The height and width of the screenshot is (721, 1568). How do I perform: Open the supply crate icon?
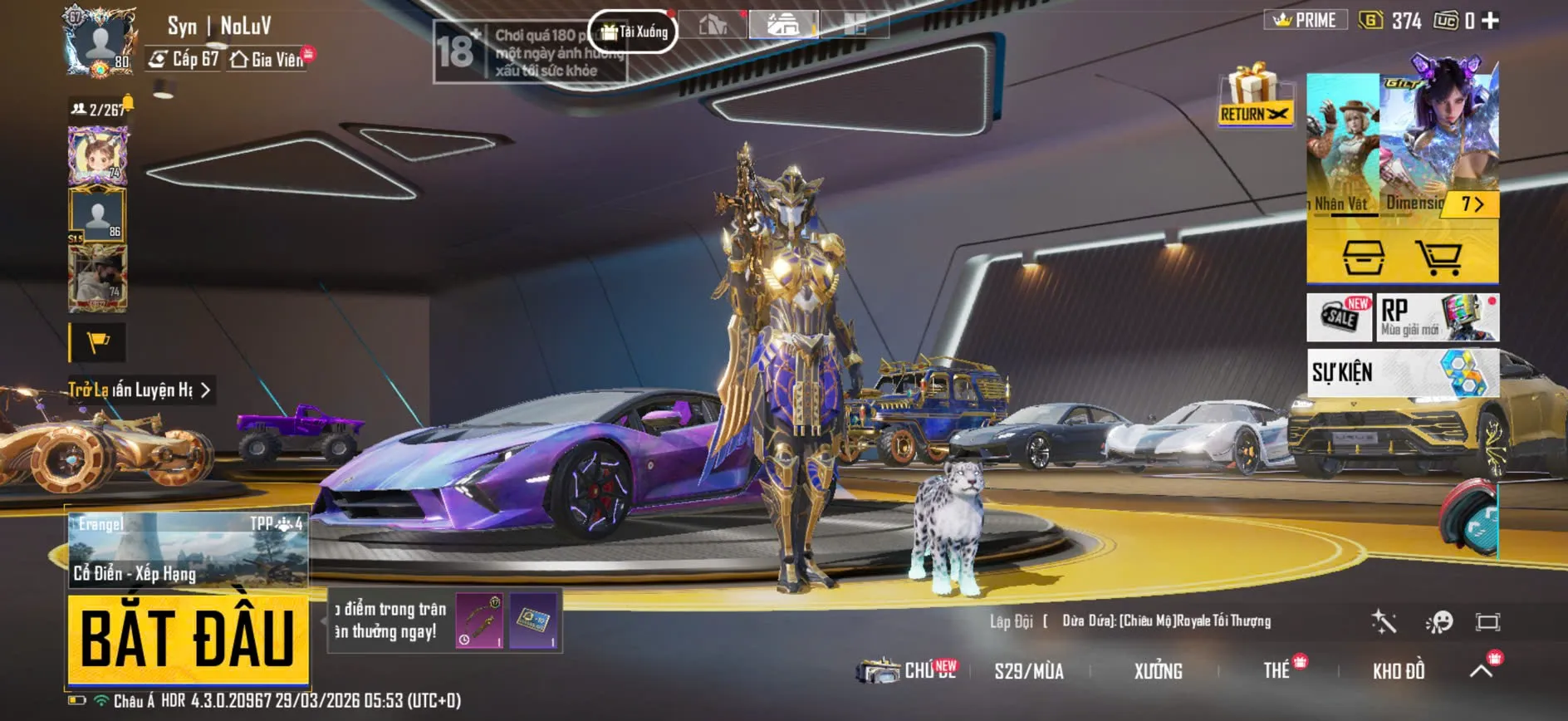point(1363,257)
